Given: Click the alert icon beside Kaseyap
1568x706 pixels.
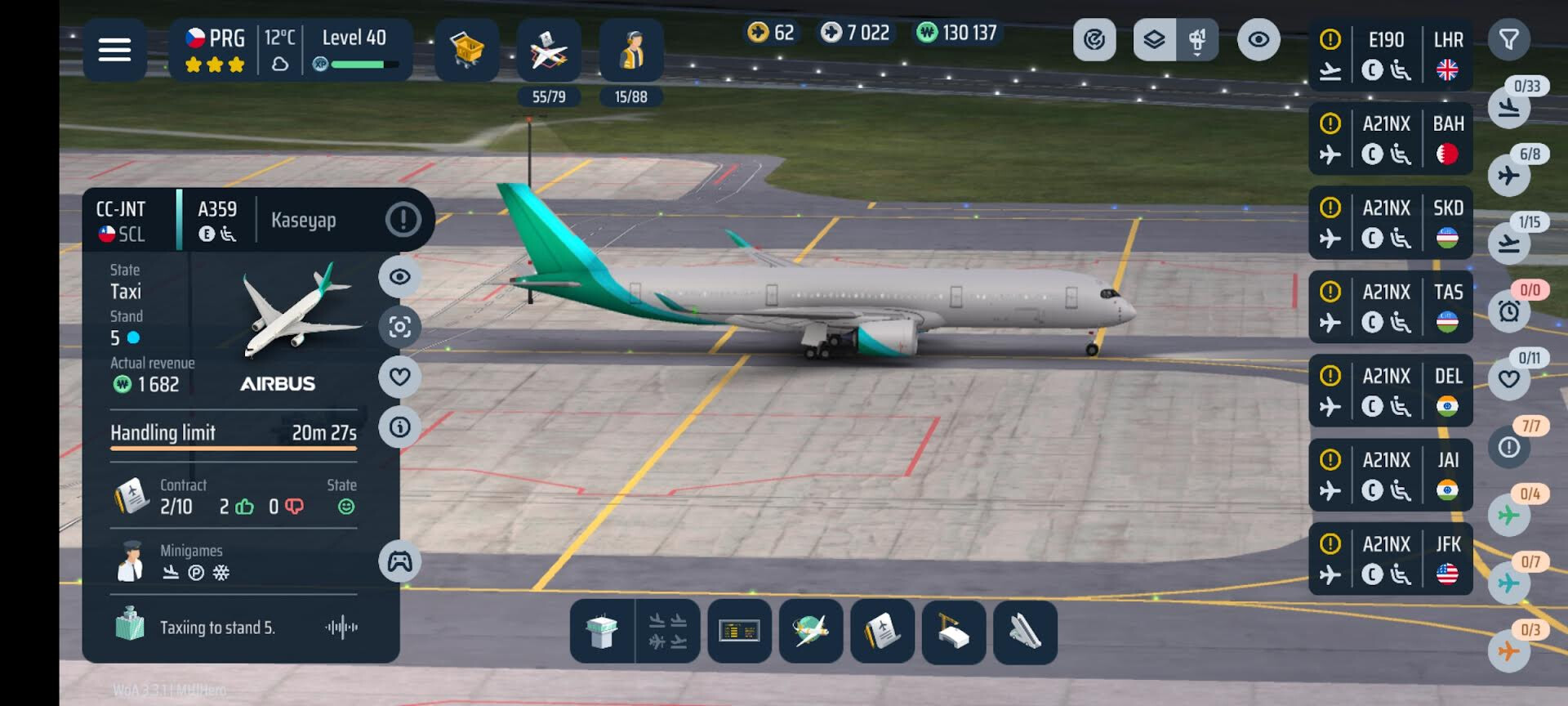Looking at the screenshot, I should tap(403, 220).
